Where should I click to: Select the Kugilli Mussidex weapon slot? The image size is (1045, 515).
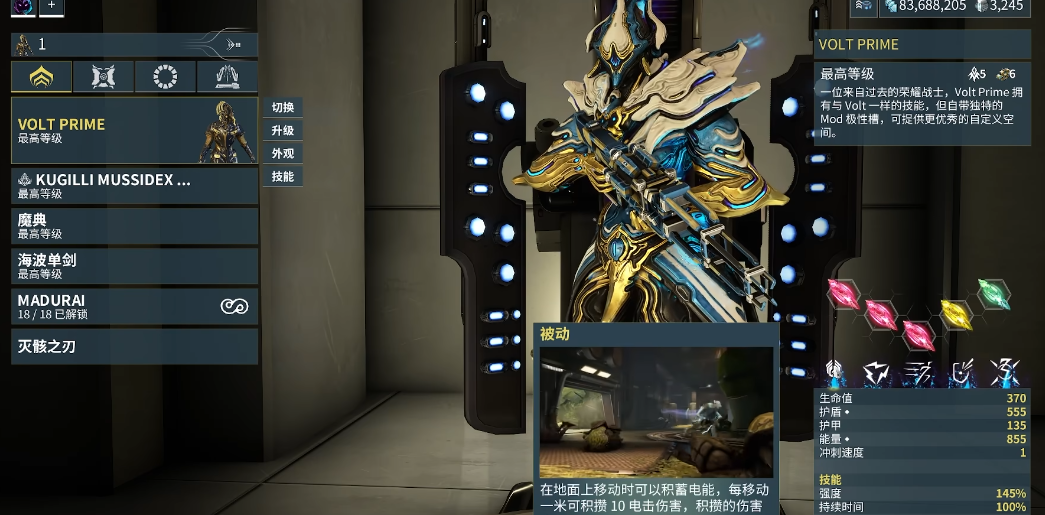pyautogui.click(x=134, y=186)
